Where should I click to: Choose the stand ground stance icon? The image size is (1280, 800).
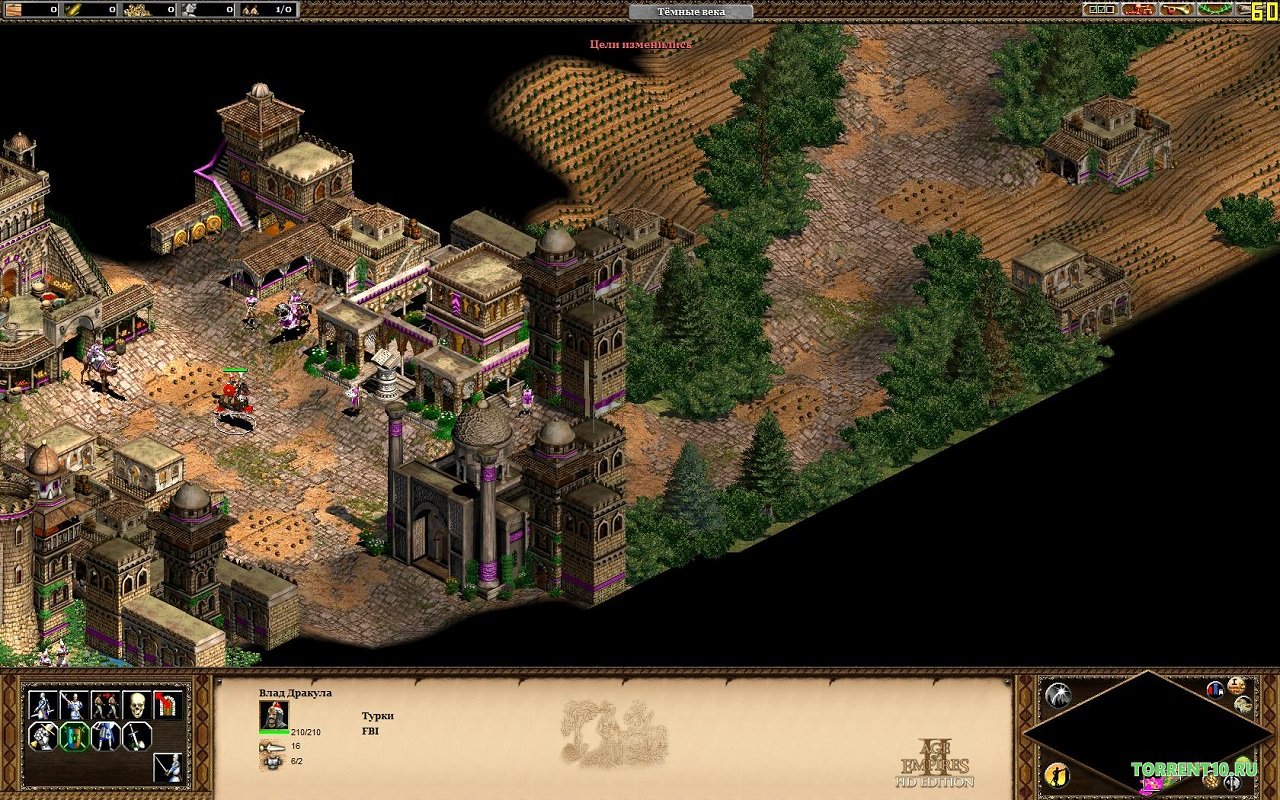coord(105,737)
